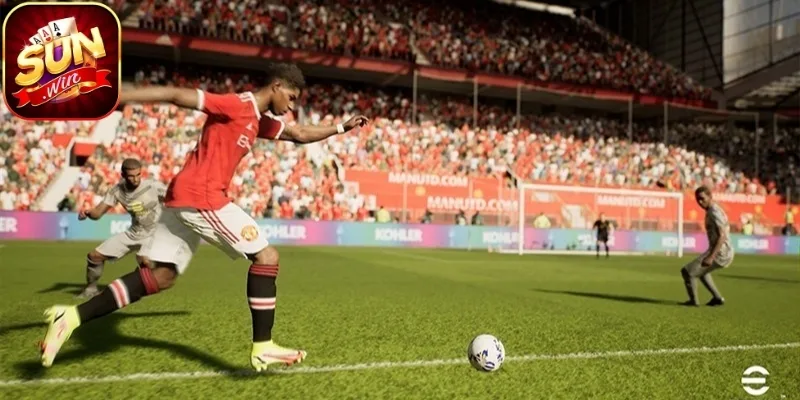800x400 pixels.
Task: Click the Sun Win logo badge
Action: (61, 61)
